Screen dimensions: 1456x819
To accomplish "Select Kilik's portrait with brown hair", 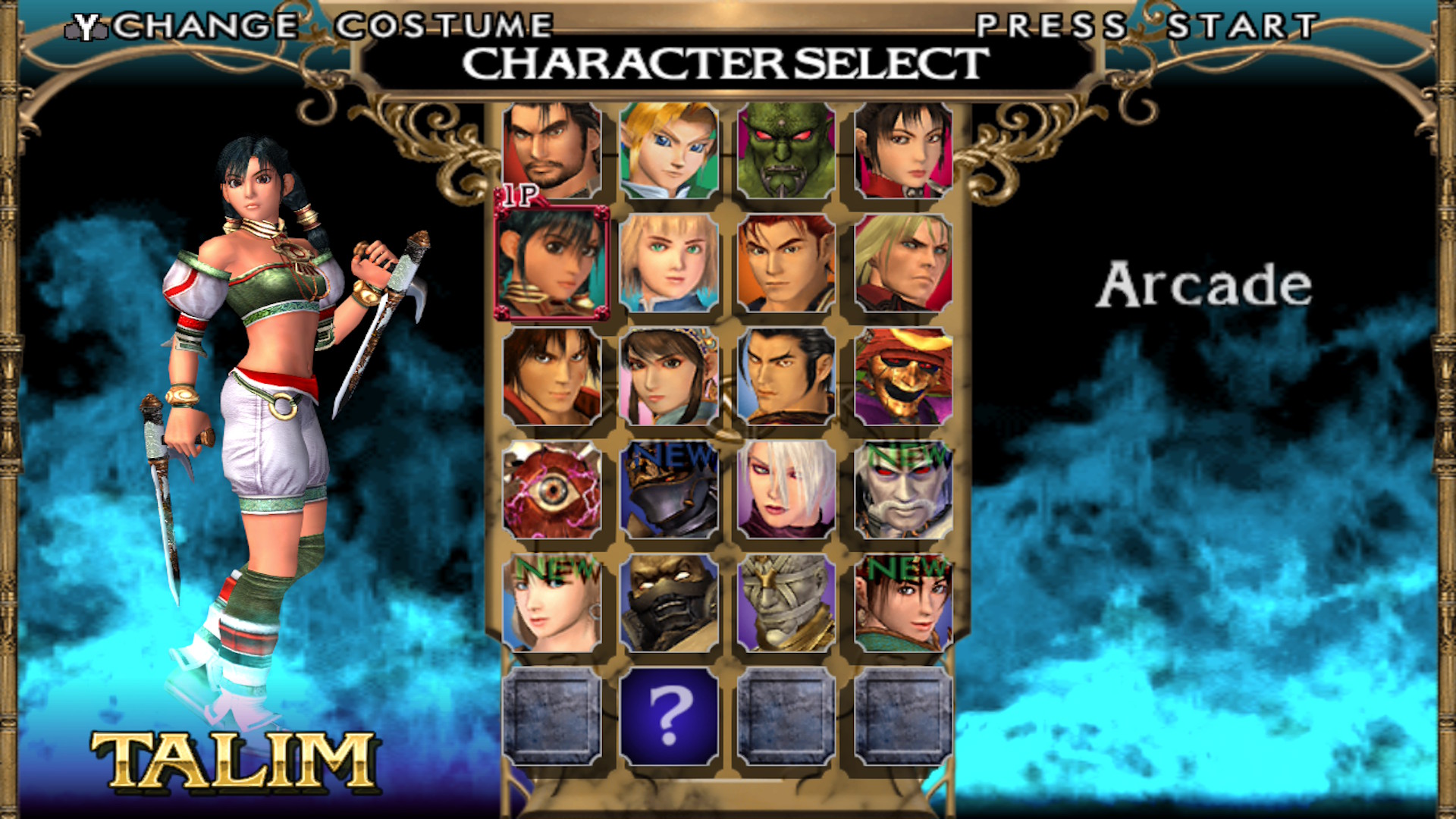I will click(x=551, y=376).
